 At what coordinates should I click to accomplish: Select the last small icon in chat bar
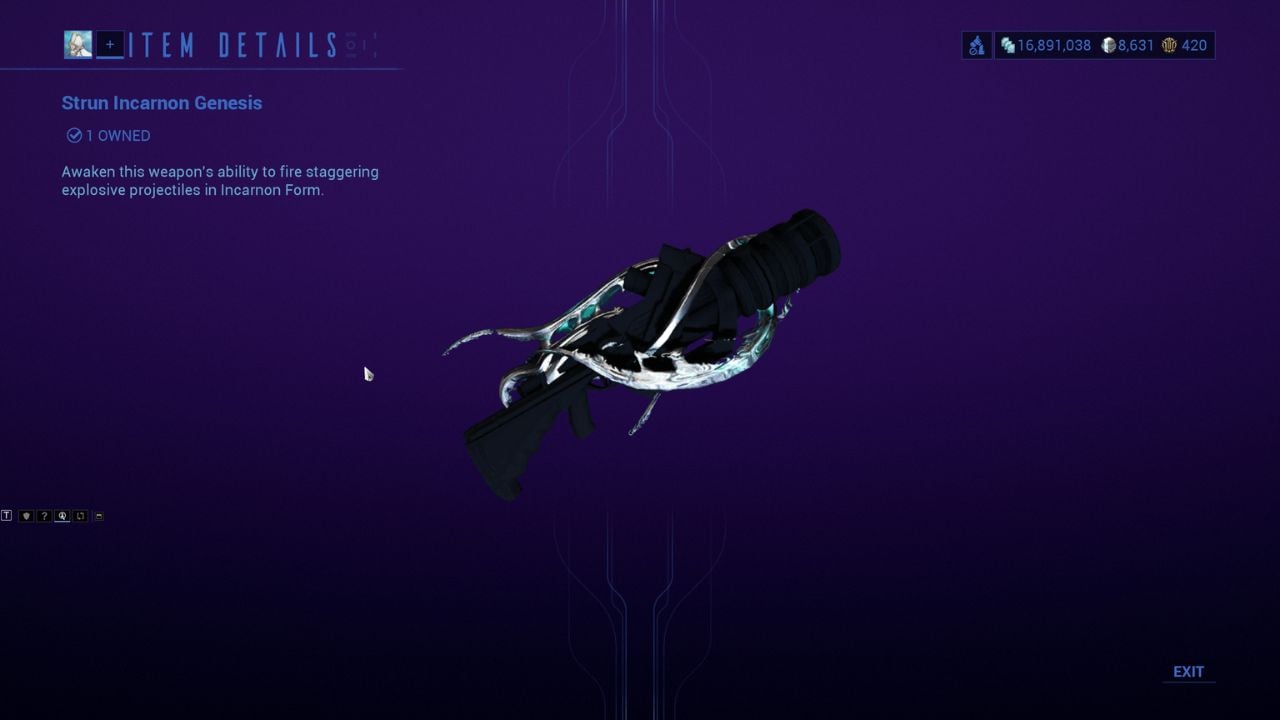[97, 516]
